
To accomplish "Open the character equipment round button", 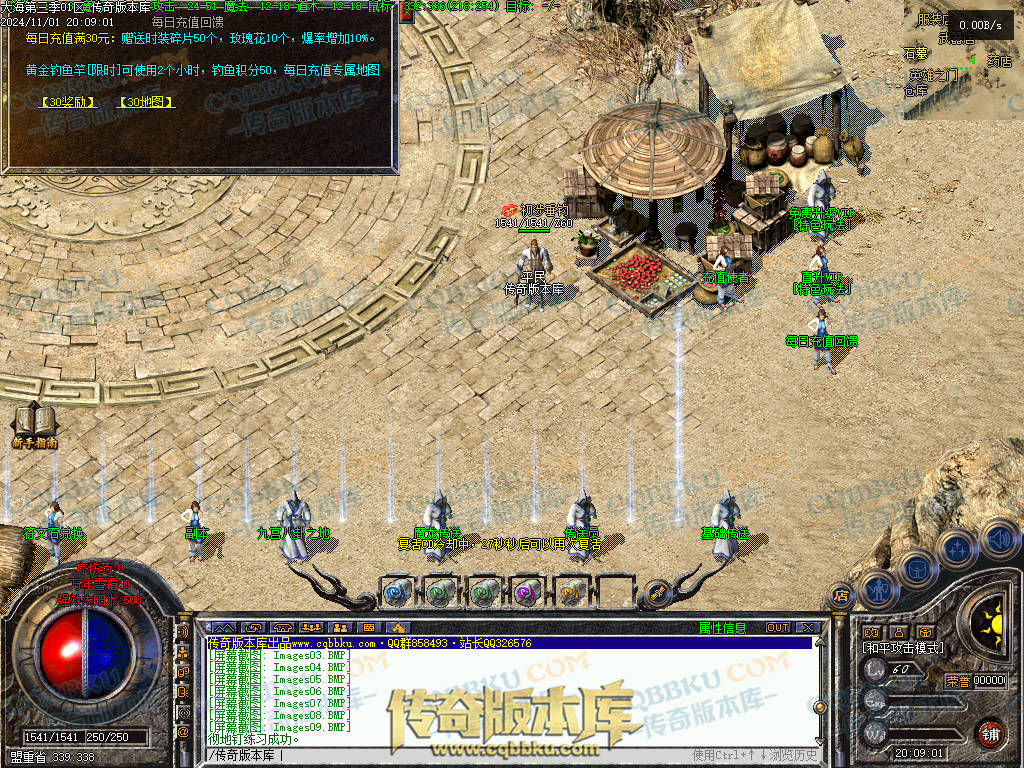I will coord(877,590).
